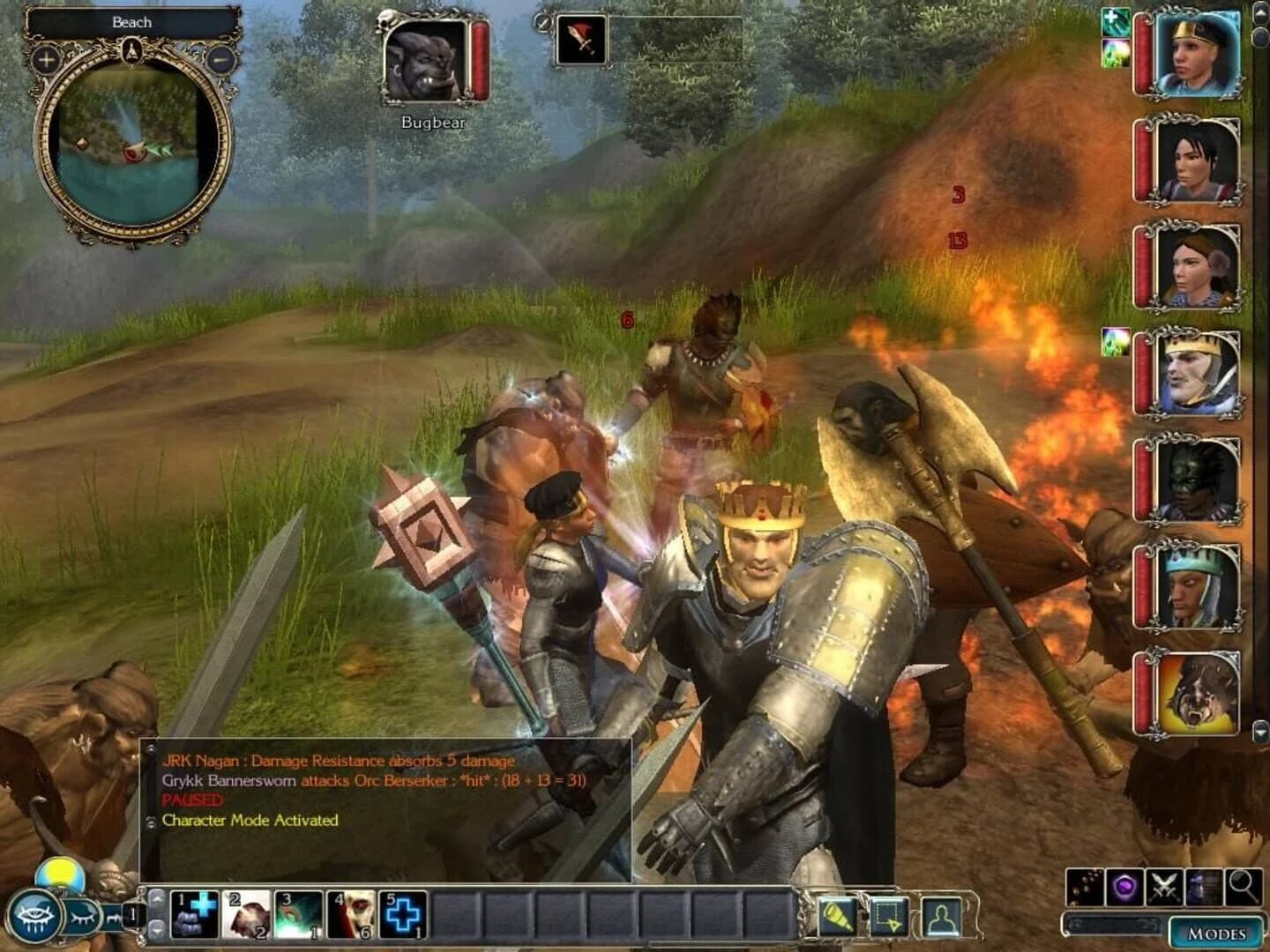Click the badger ability in quickbar slot 2
Image resolution: width=1270 pixels, height=952 pixels.
tap(244, 915)
